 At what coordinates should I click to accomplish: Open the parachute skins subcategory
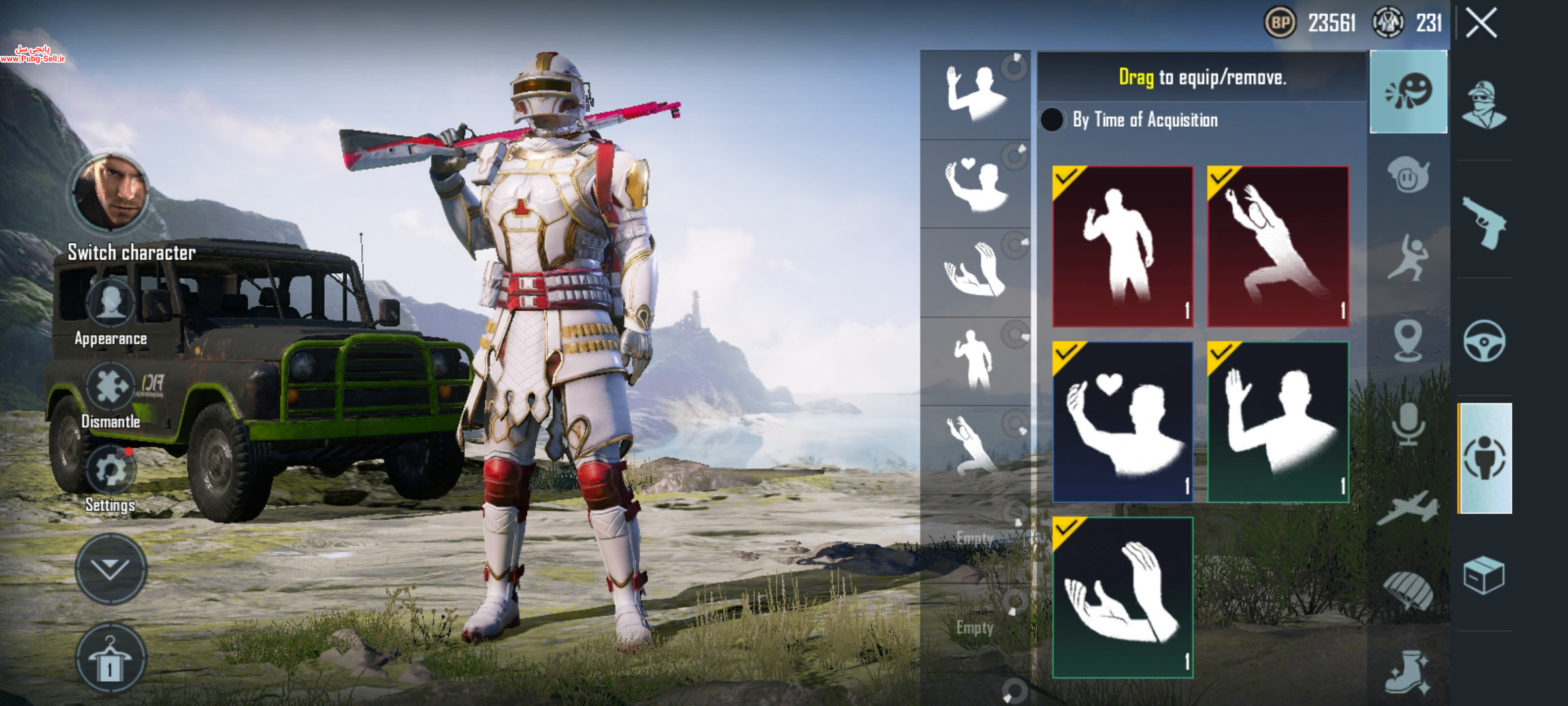click(1408, 592)
